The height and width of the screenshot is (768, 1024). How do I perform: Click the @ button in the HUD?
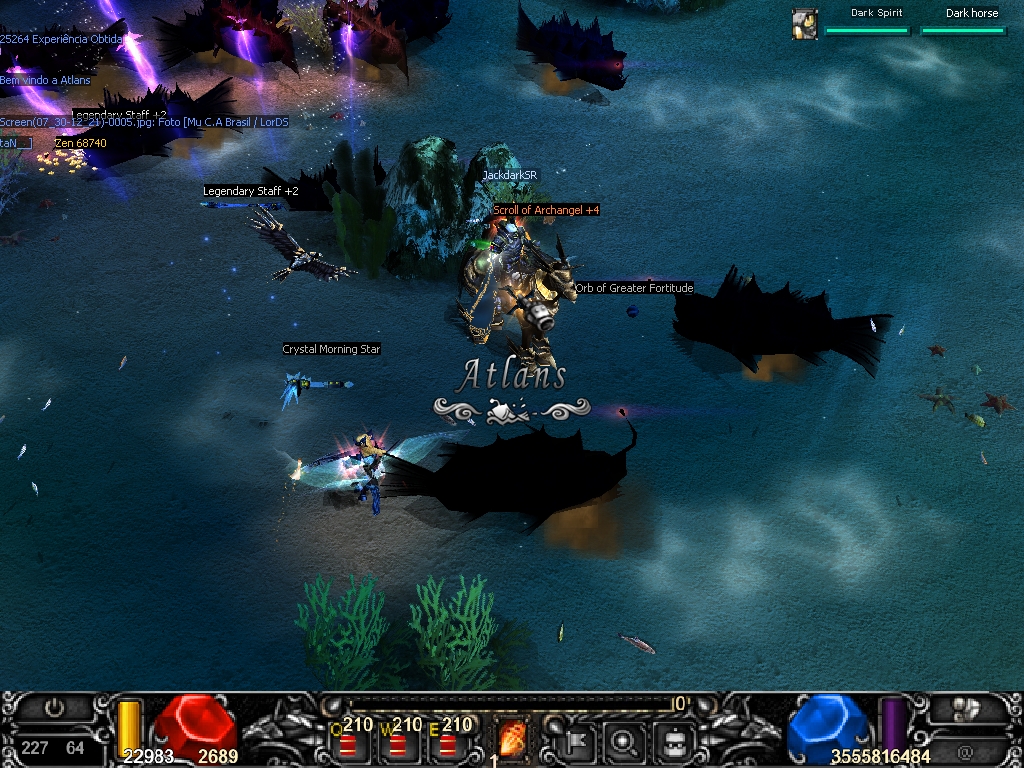[965, 751]
